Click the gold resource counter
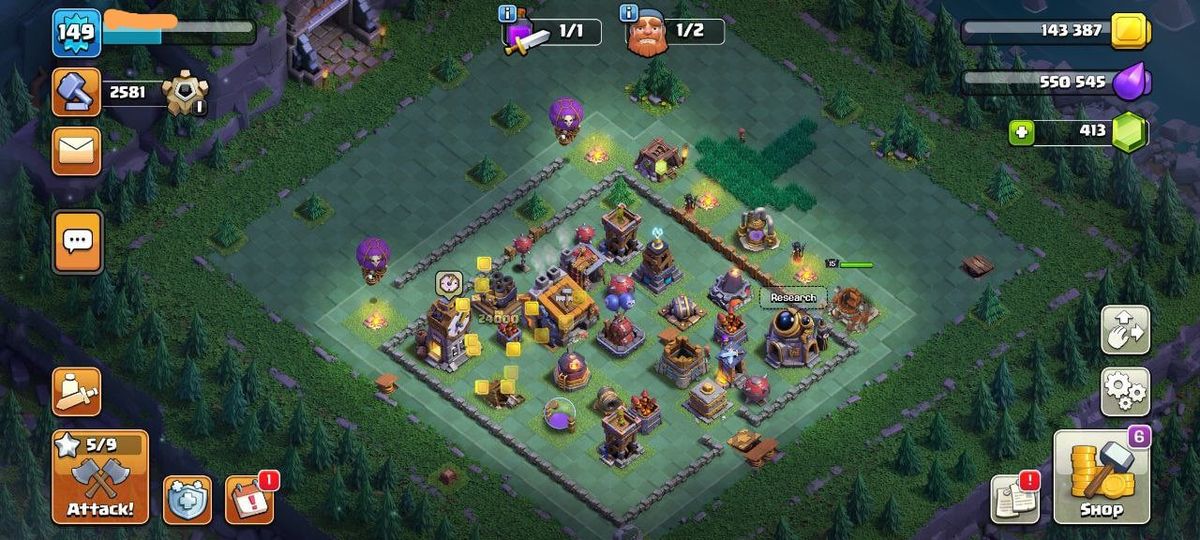Image resolution: width=1200 pixels, height=540 pixels. 1055,31
